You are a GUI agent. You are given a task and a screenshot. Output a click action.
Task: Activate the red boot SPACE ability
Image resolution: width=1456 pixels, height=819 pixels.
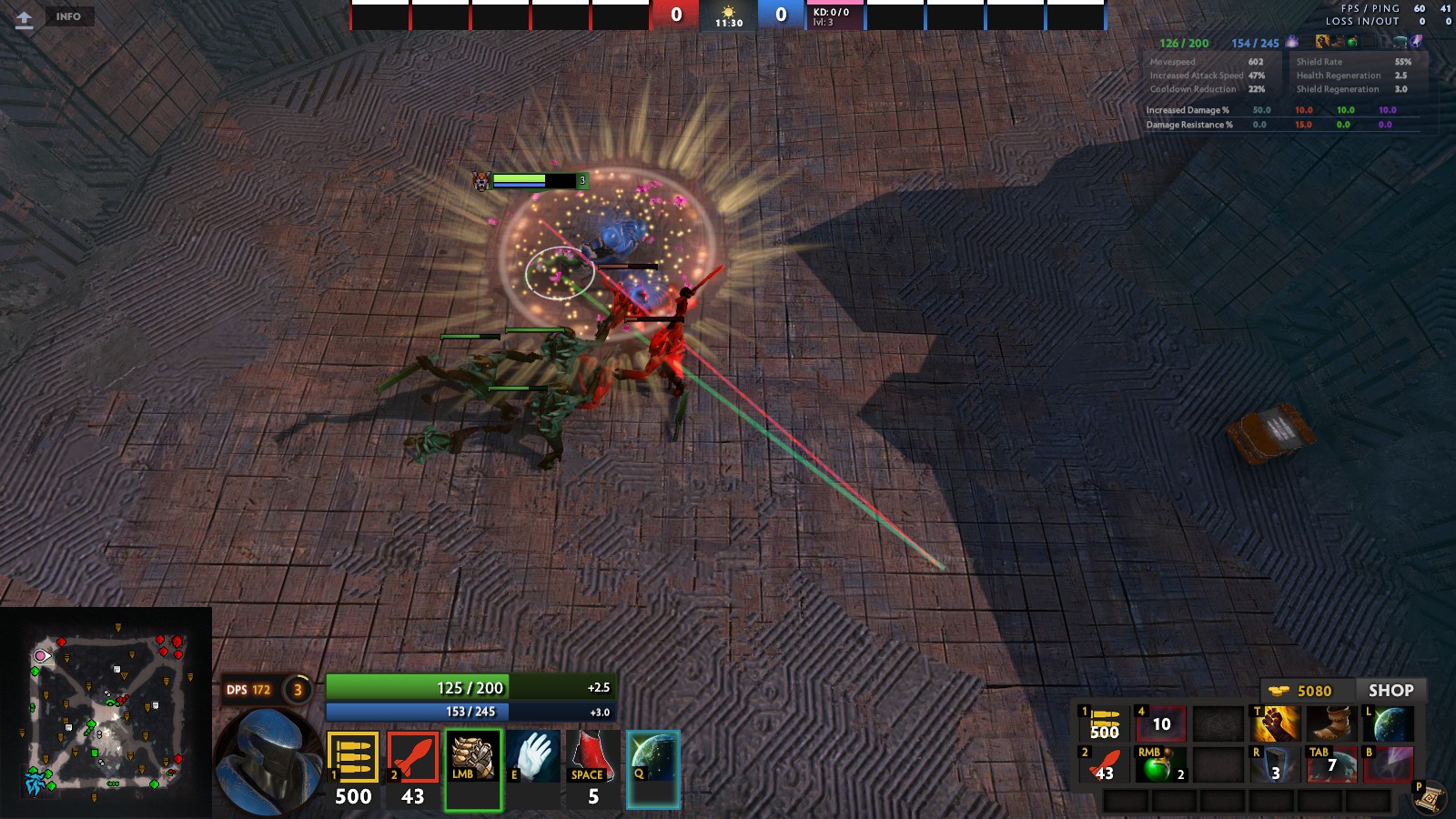592,757
